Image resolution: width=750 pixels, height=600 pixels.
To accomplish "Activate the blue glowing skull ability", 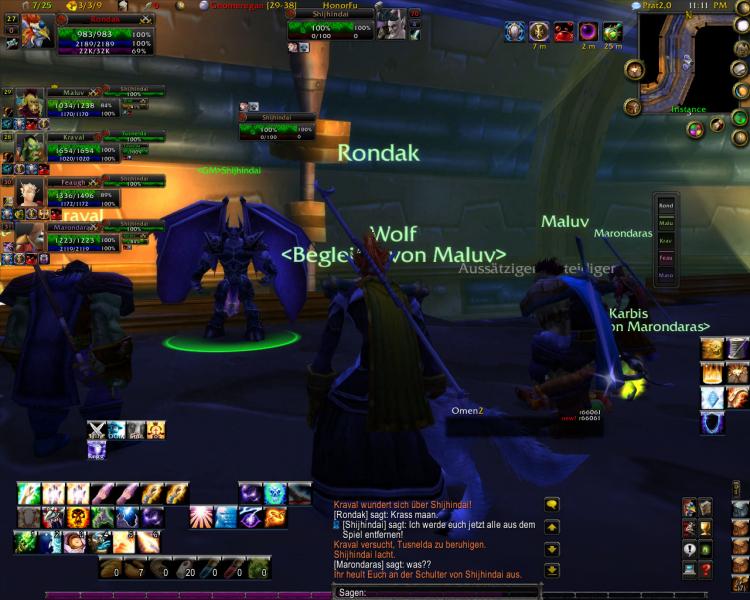I will tap(275, 493).
